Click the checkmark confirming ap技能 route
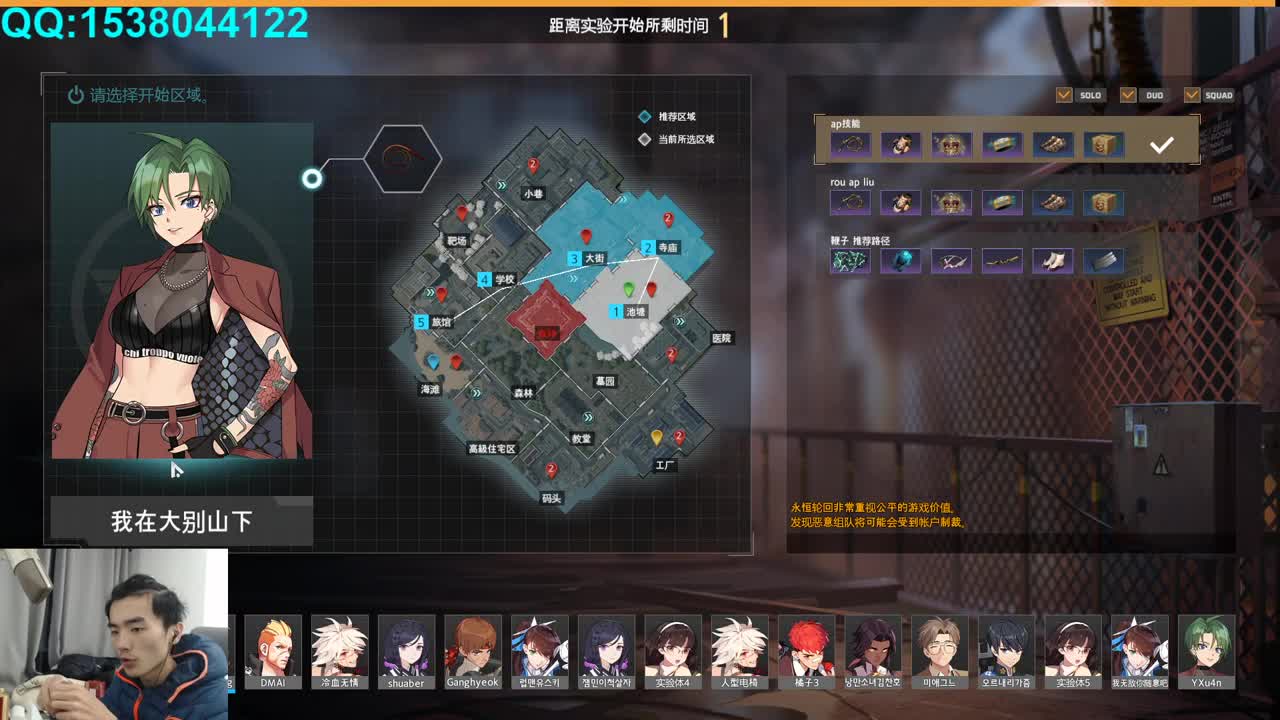Viewport: 1280px width, 720px height. (1161, 144)
